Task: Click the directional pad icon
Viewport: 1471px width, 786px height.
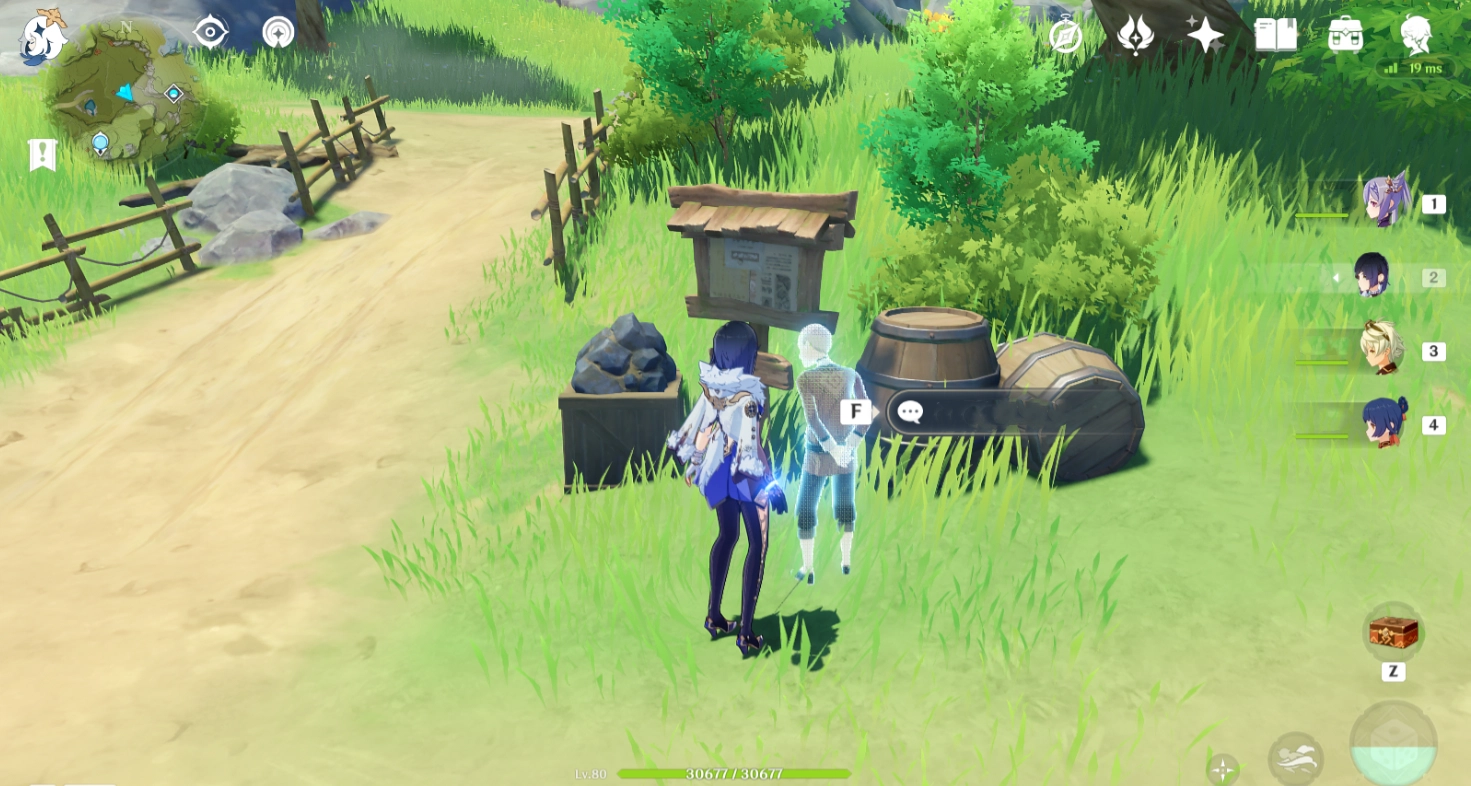Action: (1222, 770)
